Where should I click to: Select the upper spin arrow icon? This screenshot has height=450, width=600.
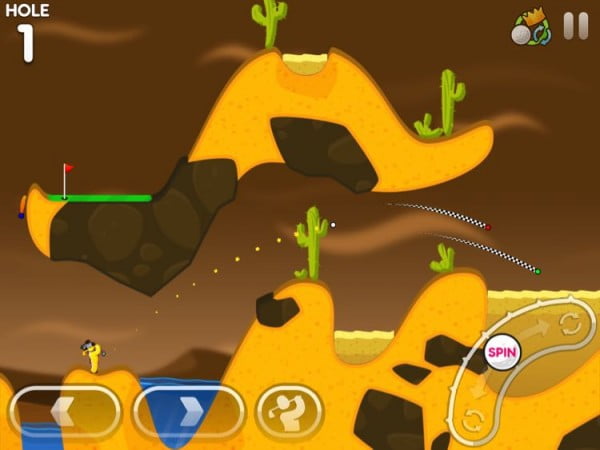[573, 323]
